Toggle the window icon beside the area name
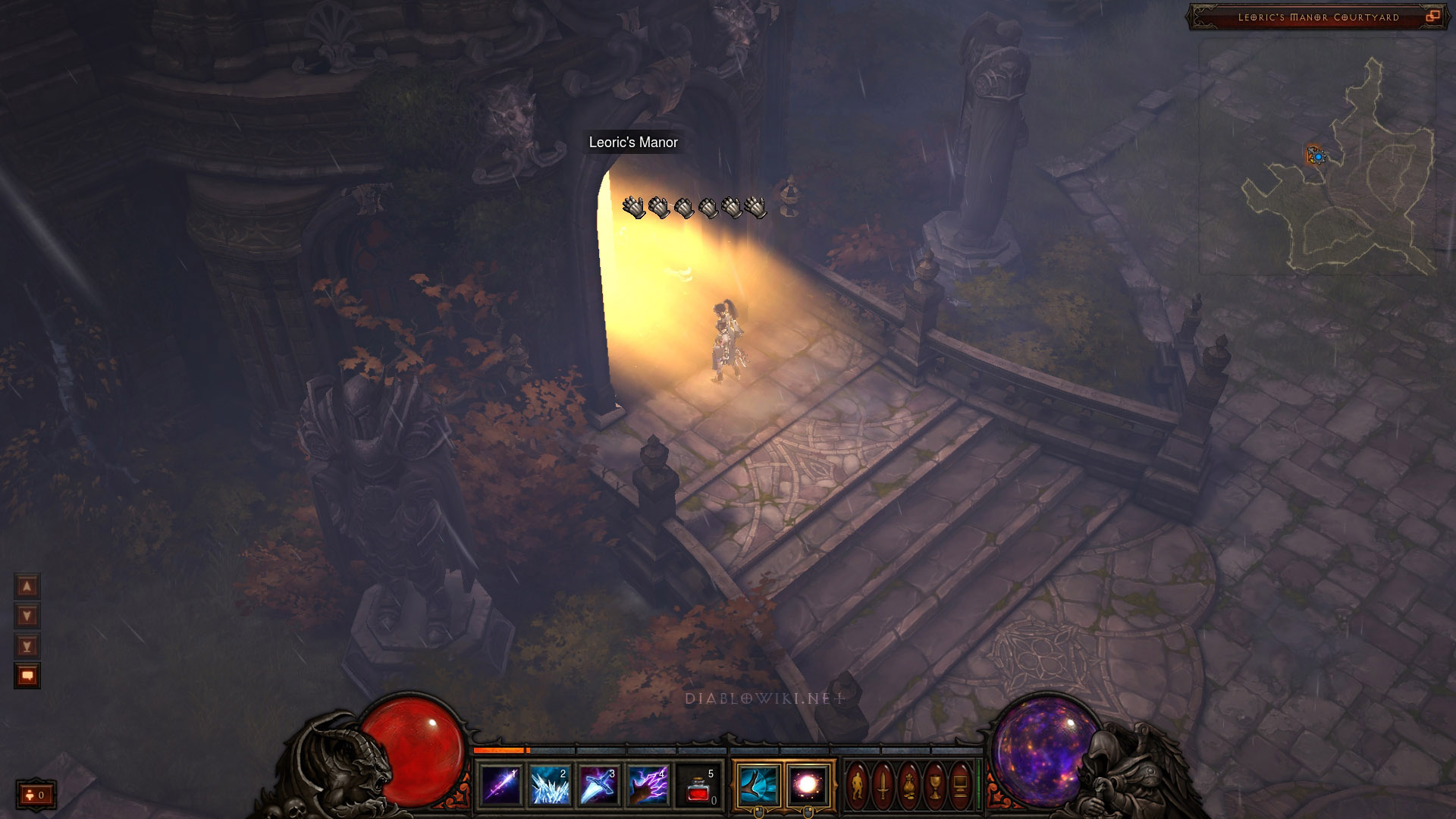The height and width of the screenshot is (819, 1456). [x=1432, y=17]
